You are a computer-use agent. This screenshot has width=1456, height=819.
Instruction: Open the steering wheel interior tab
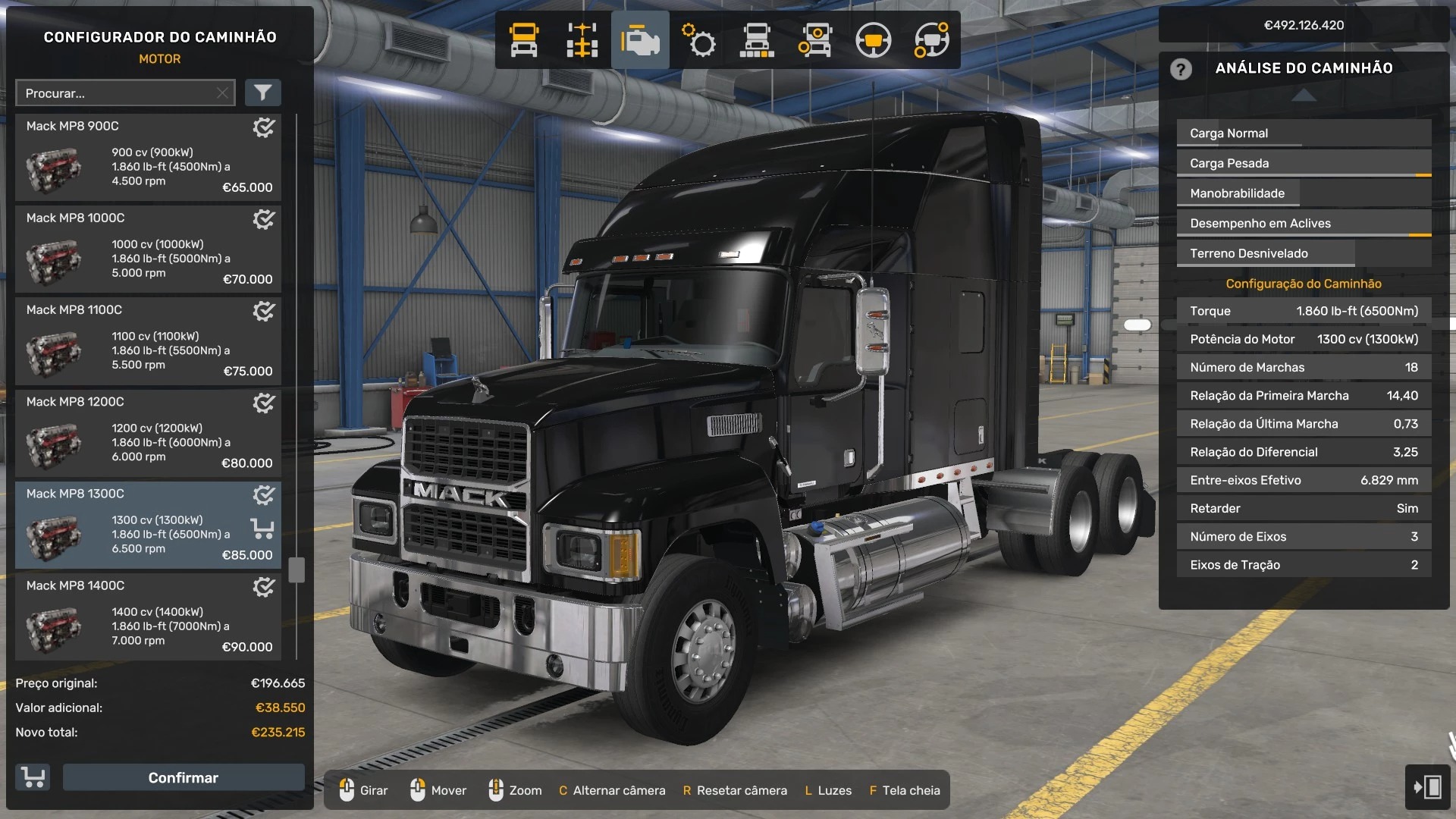pyautogui.click(x=873, y=40)
